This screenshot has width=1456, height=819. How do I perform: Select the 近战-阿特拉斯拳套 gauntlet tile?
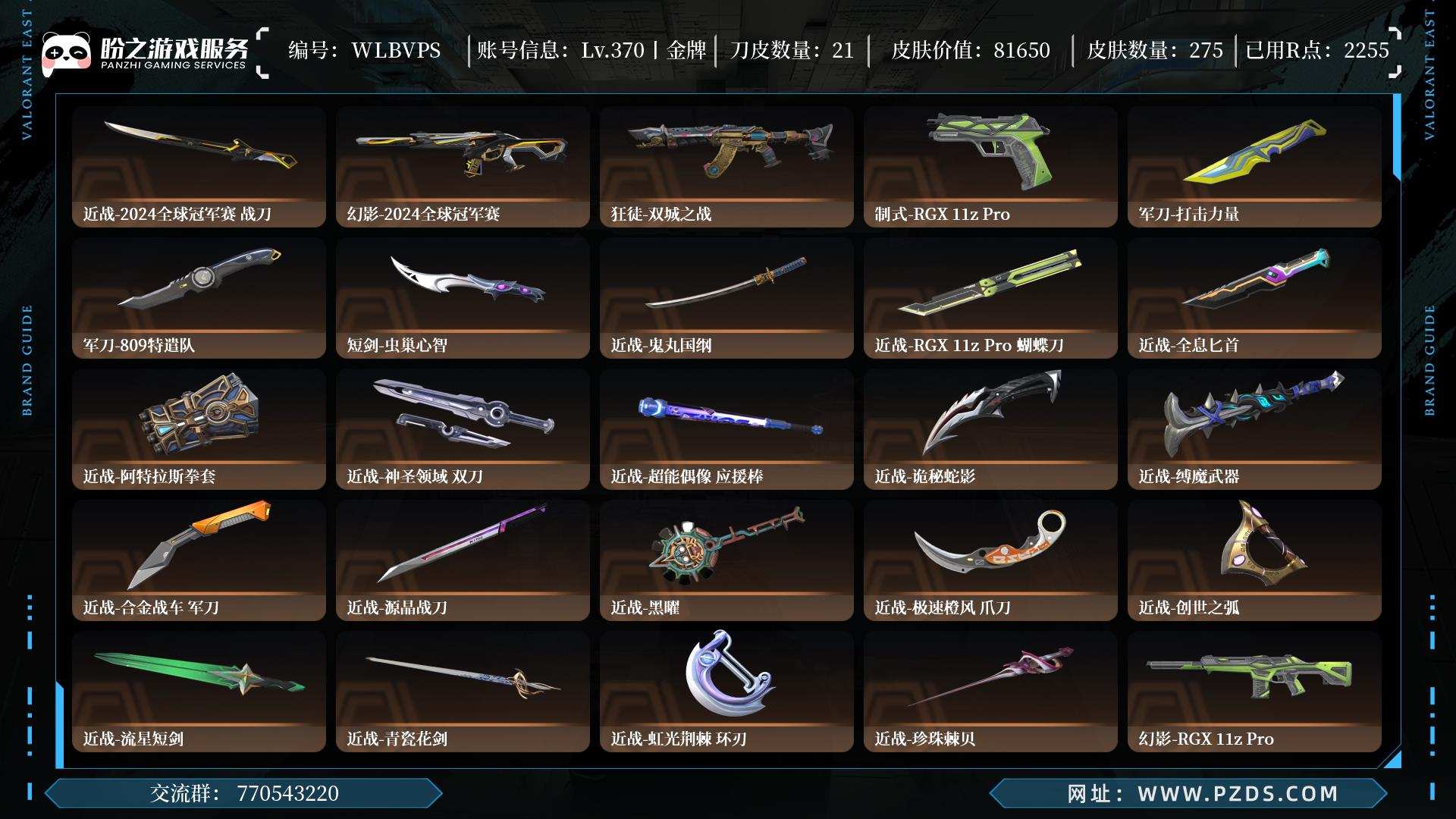click(x=199, y=428)
